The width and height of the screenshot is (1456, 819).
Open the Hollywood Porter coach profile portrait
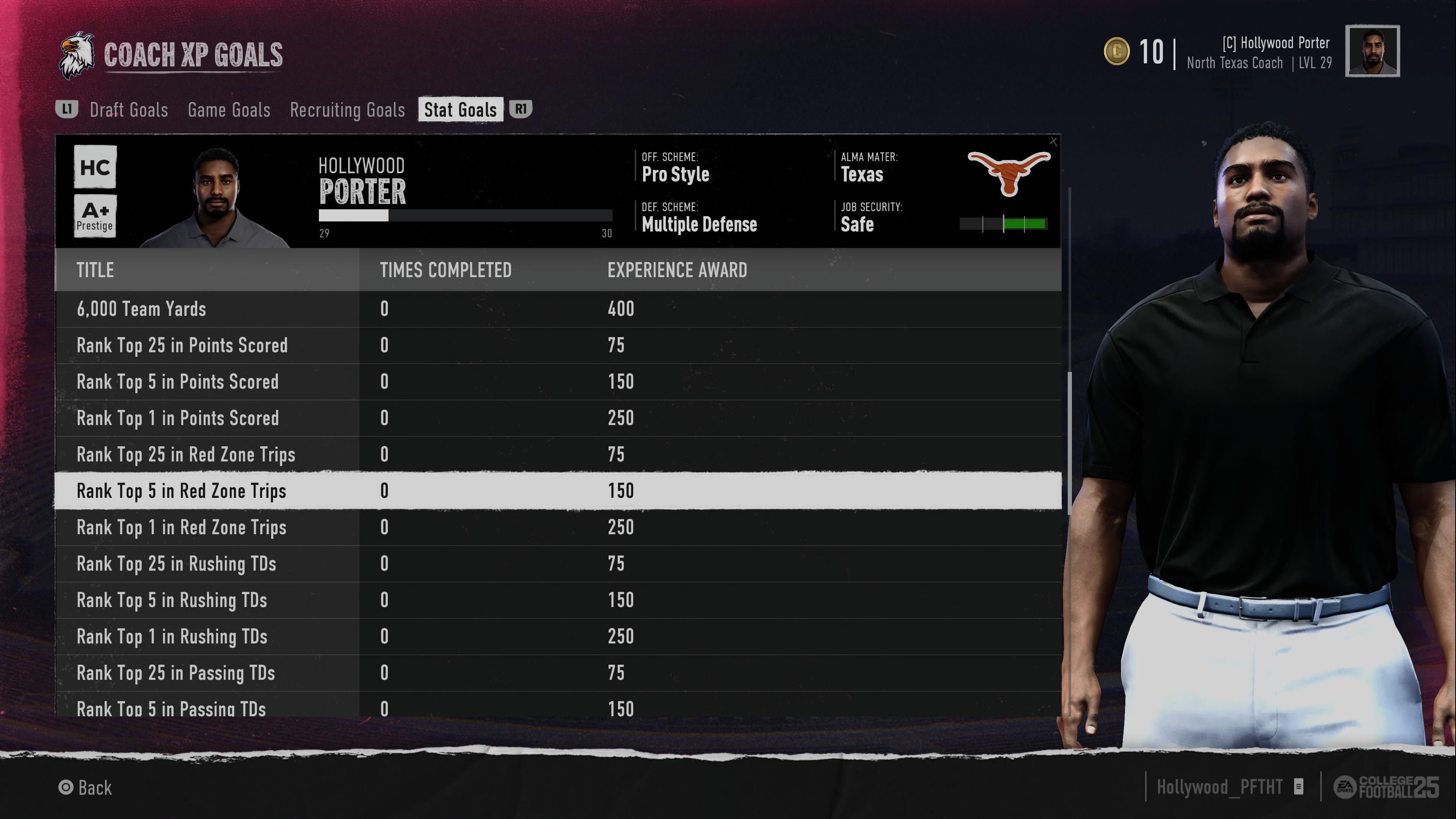click(x=1372, y=51)
